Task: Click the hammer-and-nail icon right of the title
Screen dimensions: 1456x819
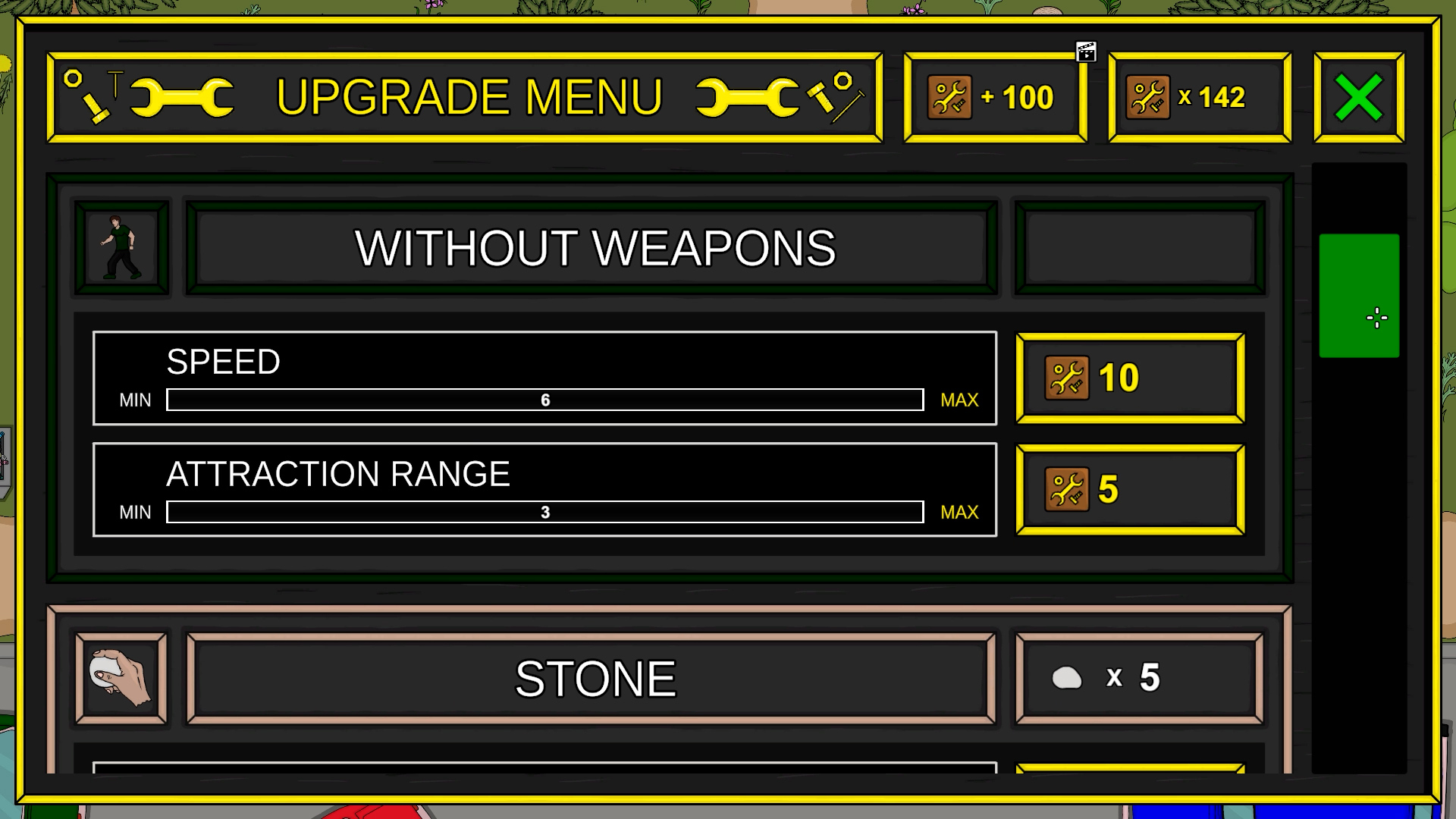Action: 834,96
